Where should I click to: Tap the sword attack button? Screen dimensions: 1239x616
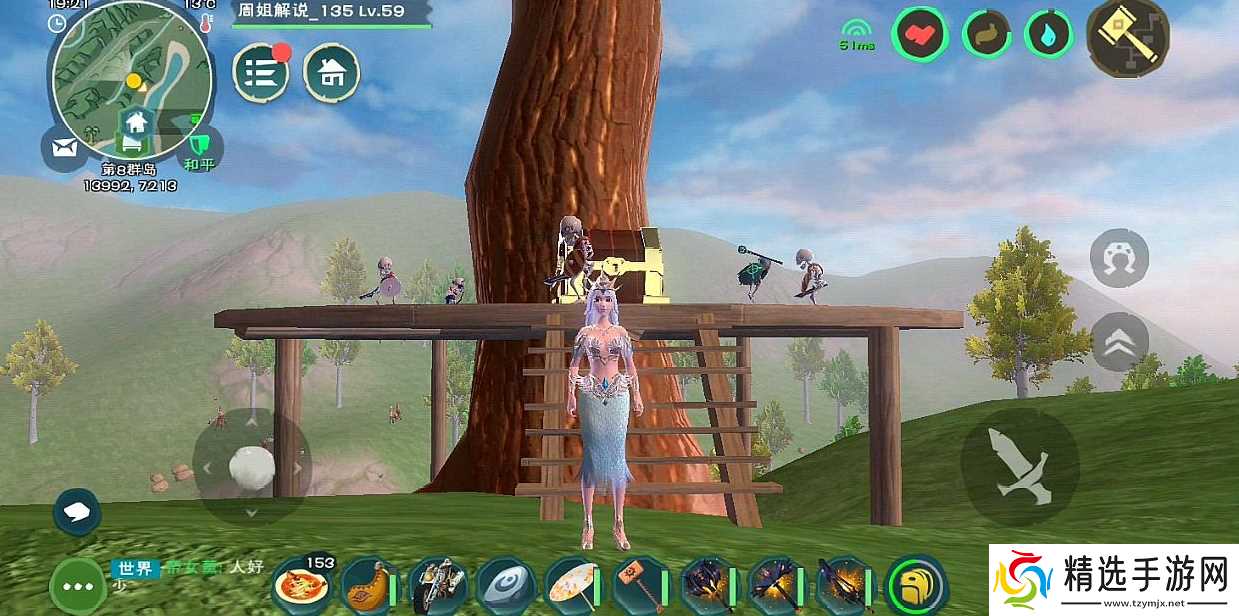1019,467
